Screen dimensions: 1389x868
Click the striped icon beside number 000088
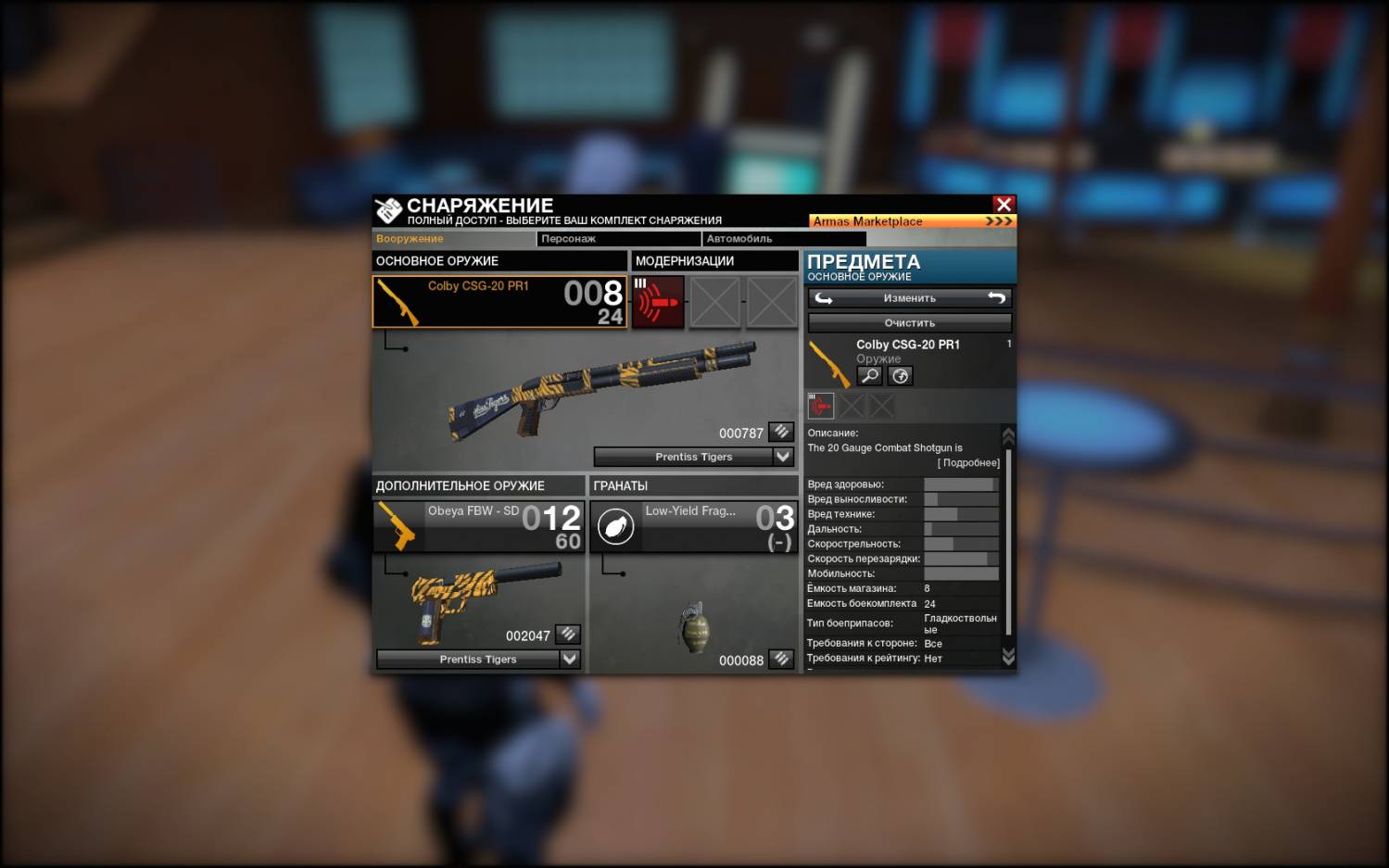pos(781,659)
